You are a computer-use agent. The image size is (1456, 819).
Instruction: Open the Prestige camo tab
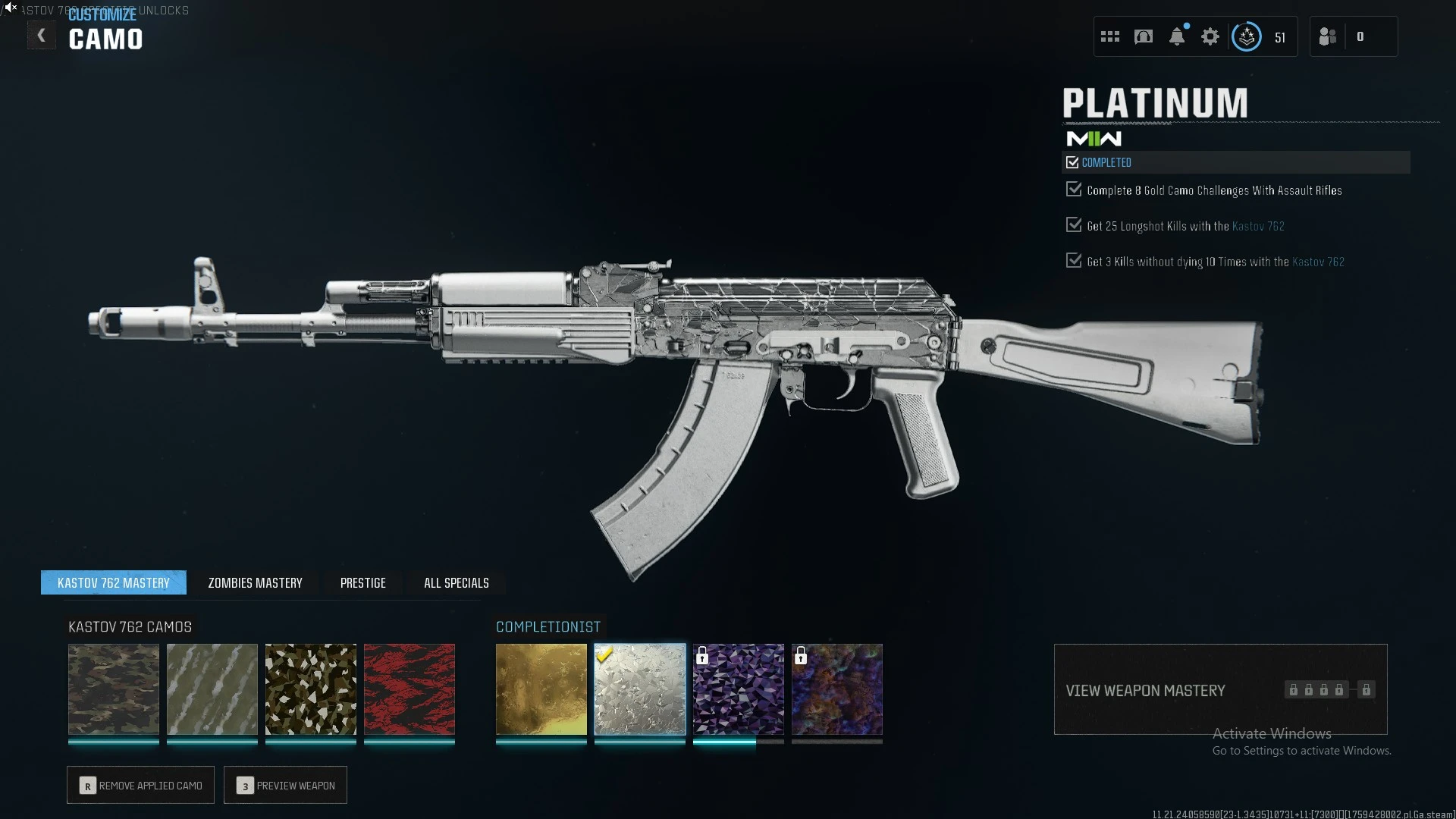click(x=362, y=582)
